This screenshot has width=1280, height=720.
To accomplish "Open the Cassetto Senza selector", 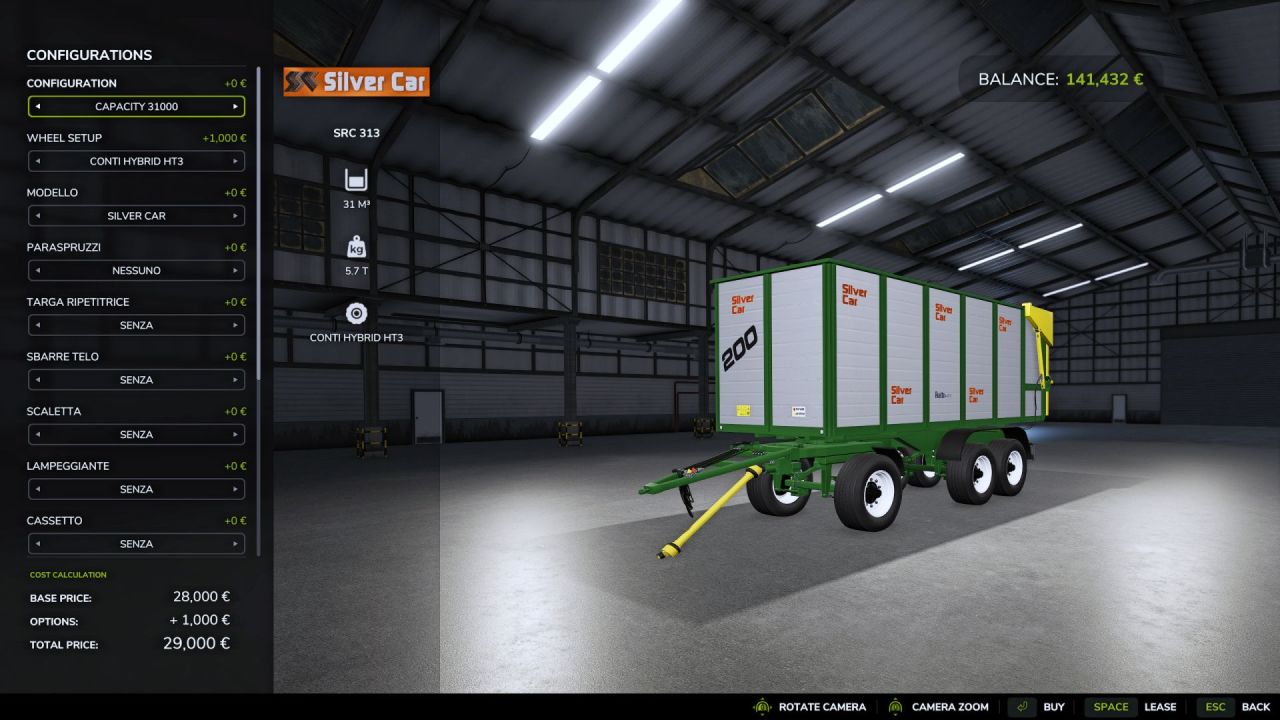I will coord(136,543).
